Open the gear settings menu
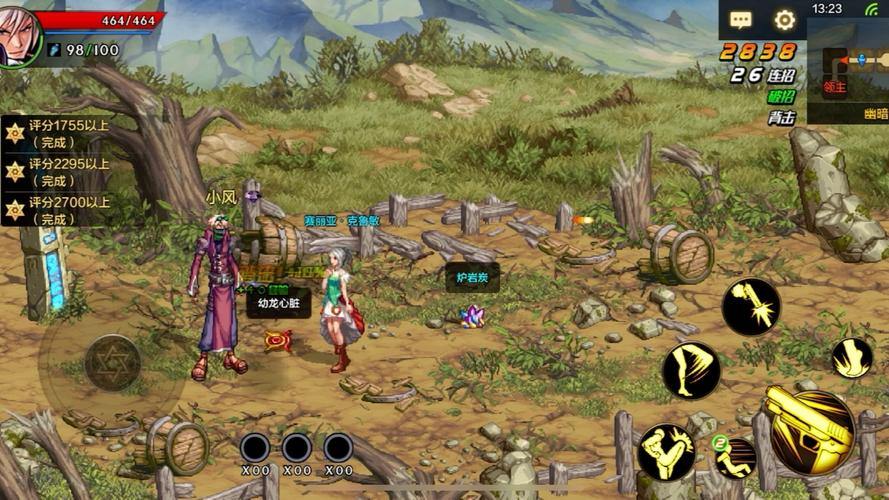889x500 pixels. click(785, 20)
